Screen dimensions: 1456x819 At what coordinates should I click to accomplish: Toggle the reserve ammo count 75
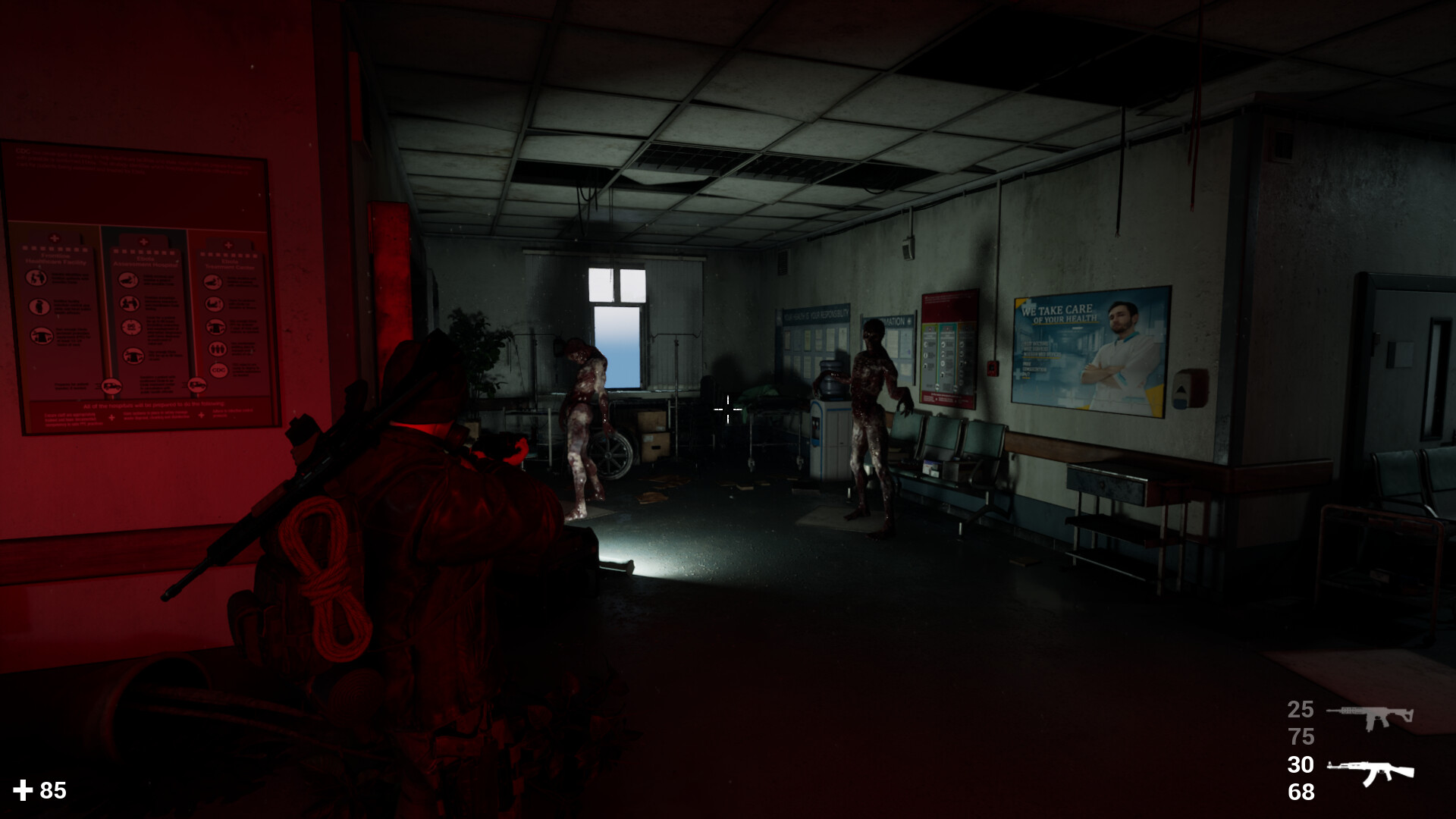(1303, 736)
